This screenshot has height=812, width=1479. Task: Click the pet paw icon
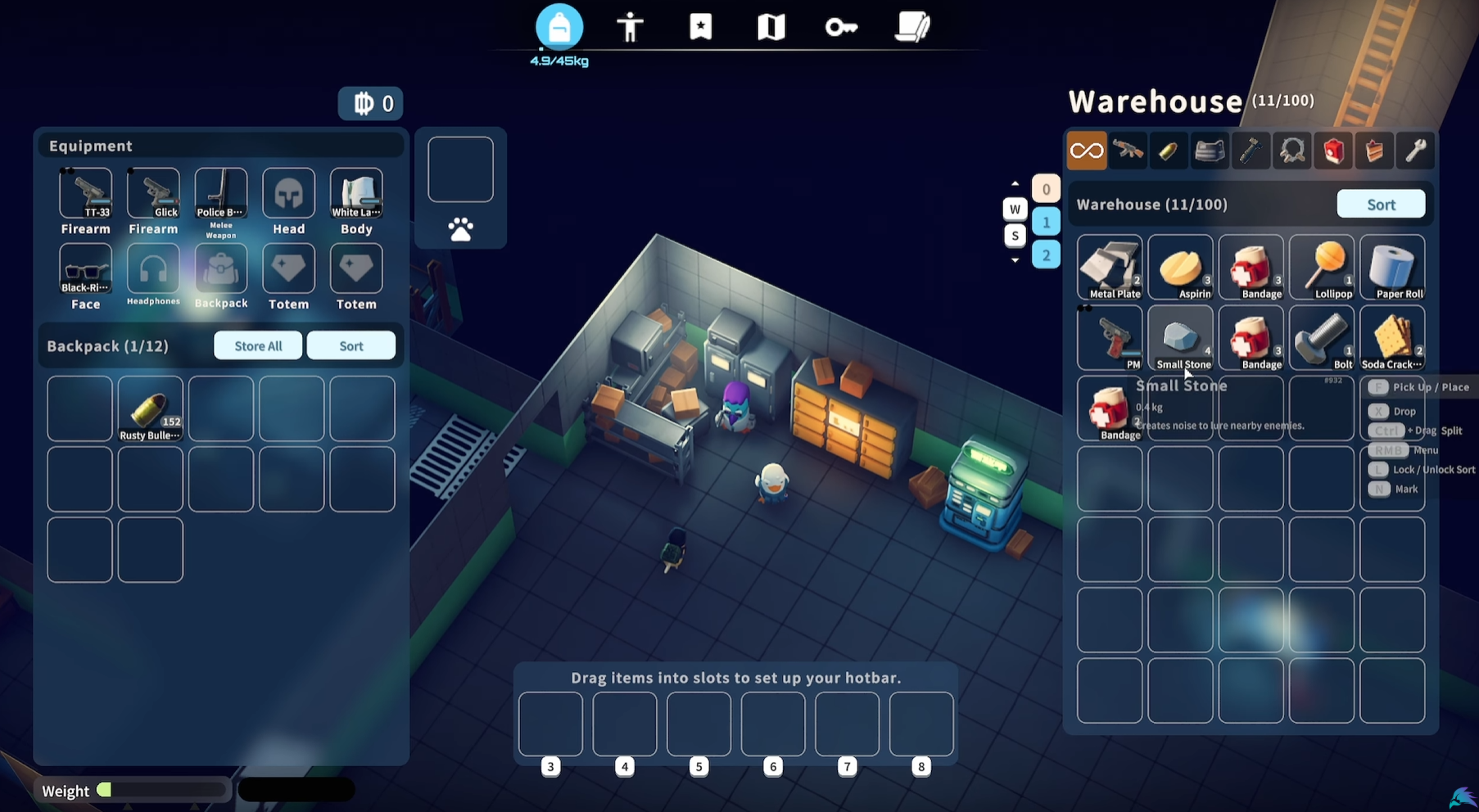point(461,230)
